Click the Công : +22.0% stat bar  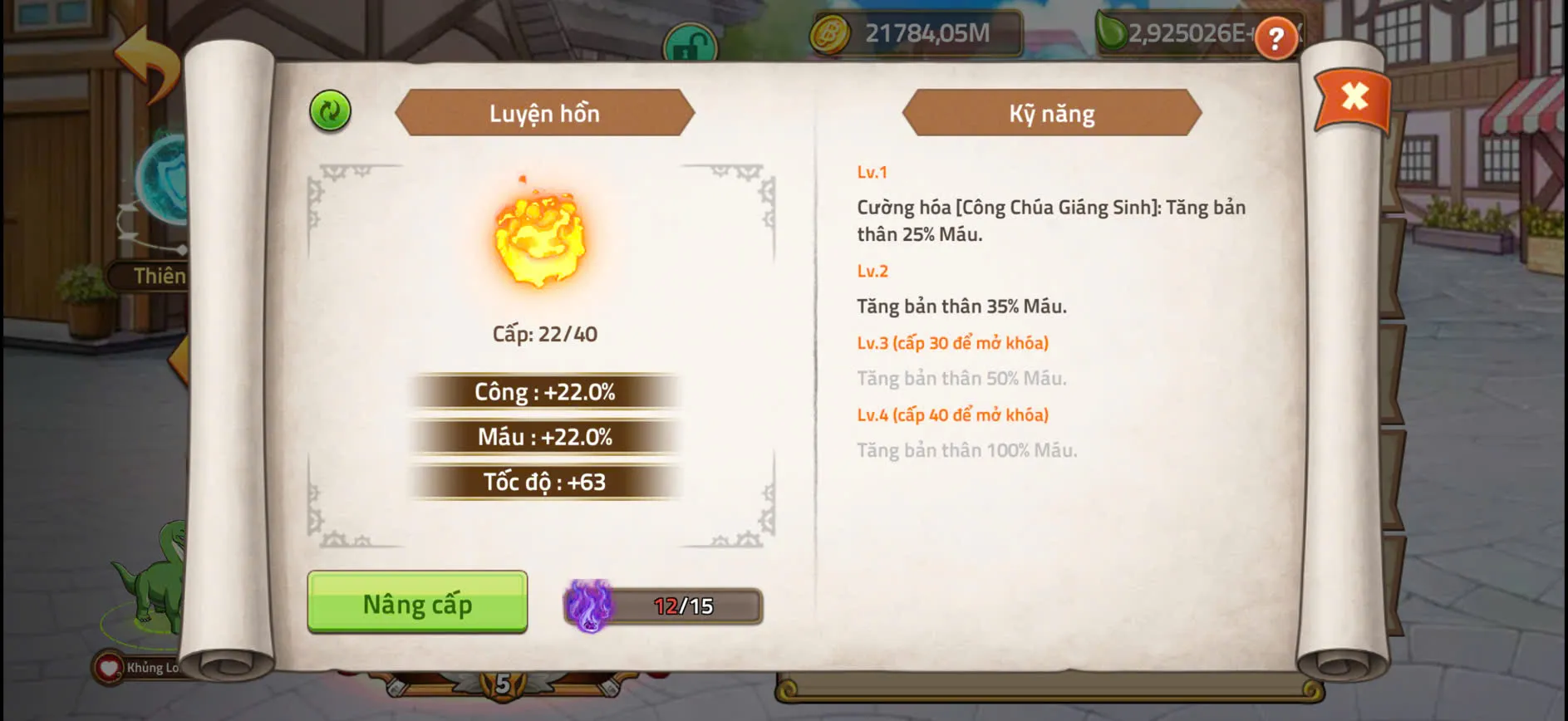coord(544,392)
